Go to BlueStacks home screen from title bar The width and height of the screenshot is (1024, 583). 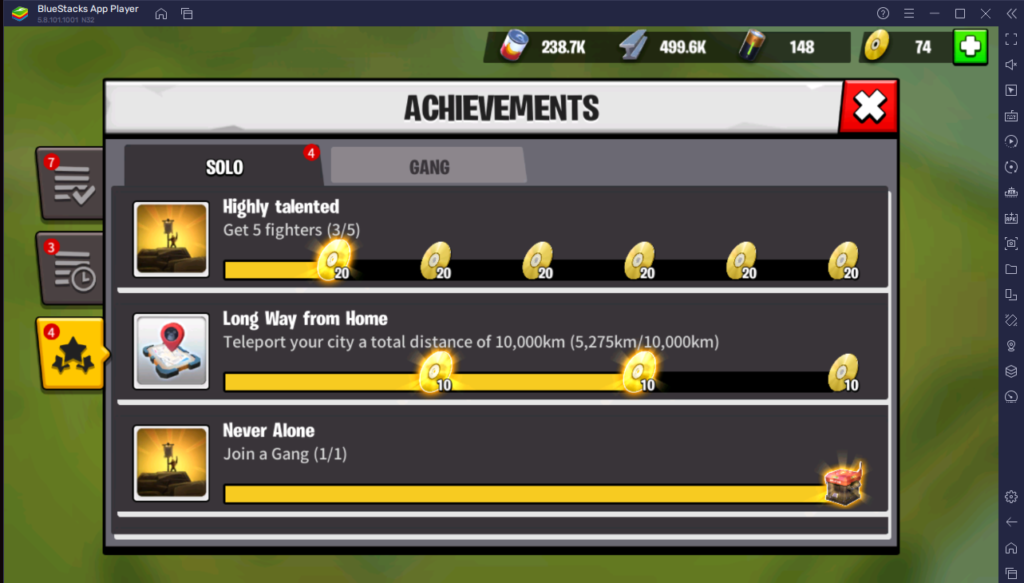[161, 14]
